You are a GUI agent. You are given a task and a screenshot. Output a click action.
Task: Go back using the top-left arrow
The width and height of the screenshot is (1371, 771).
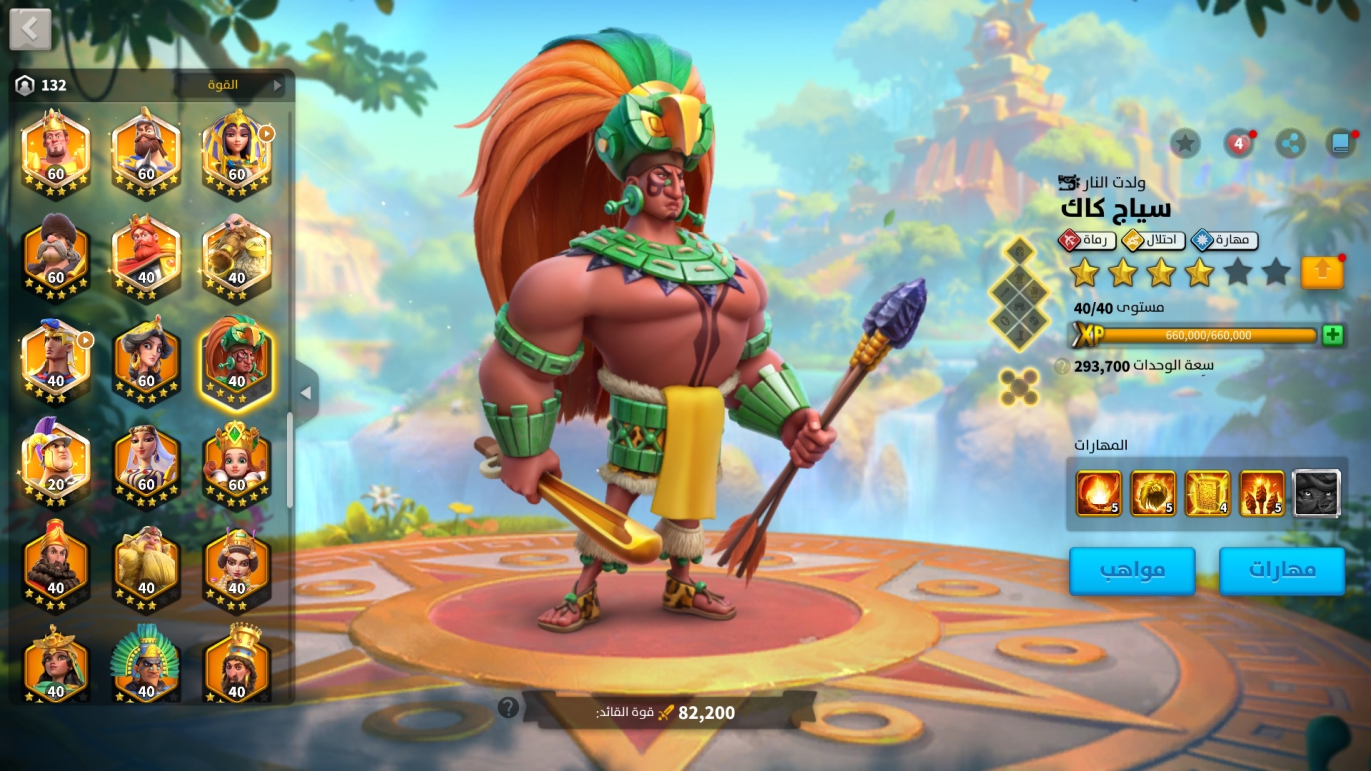[30, 29]
